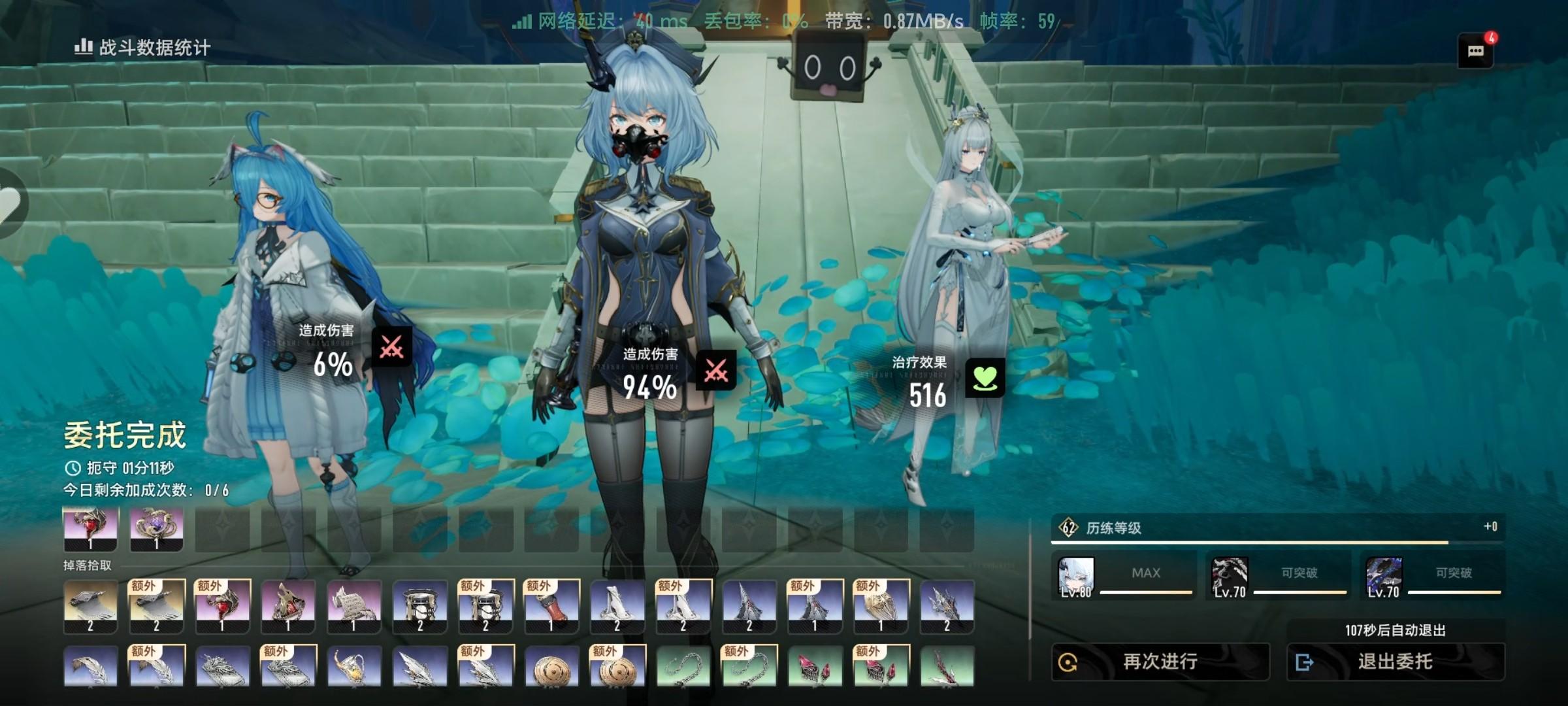Click the crossed swords icon beside 6%

click(392, 346)
